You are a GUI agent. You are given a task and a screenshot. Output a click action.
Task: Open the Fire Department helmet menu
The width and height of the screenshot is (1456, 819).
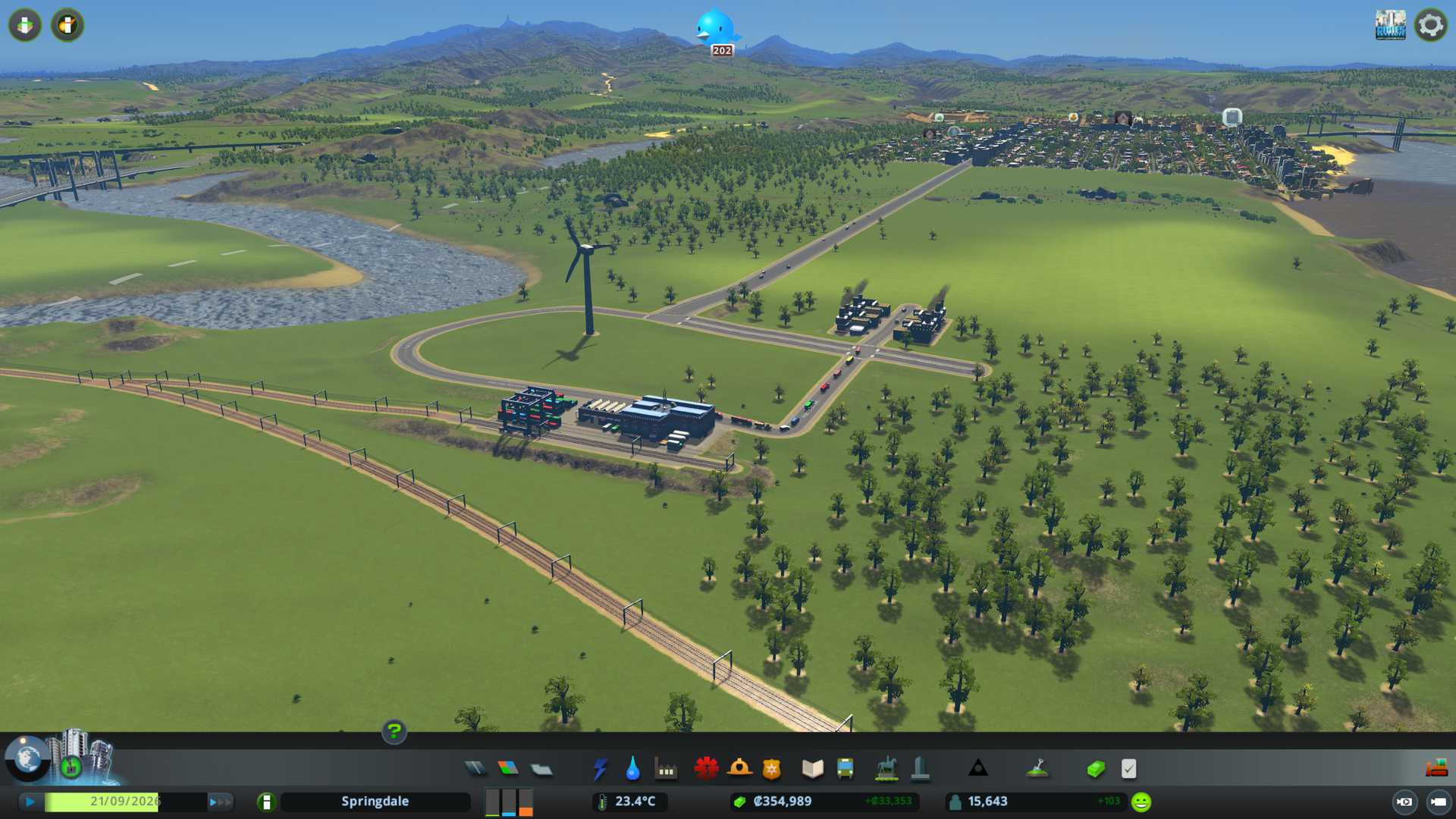(739, 769)
